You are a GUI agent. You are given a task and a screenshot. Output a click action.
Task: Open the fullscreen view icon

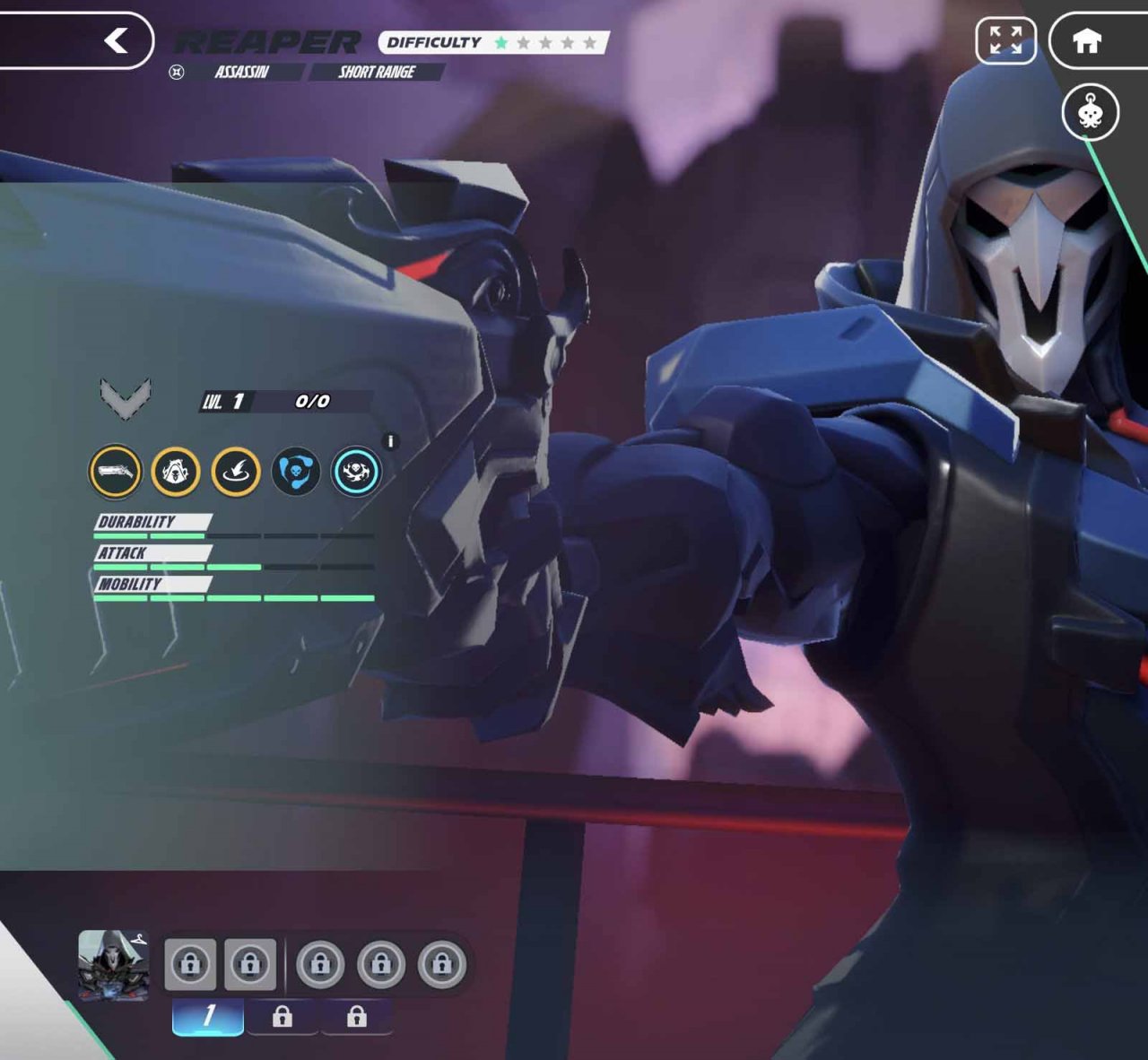[x=1006, y=40]
